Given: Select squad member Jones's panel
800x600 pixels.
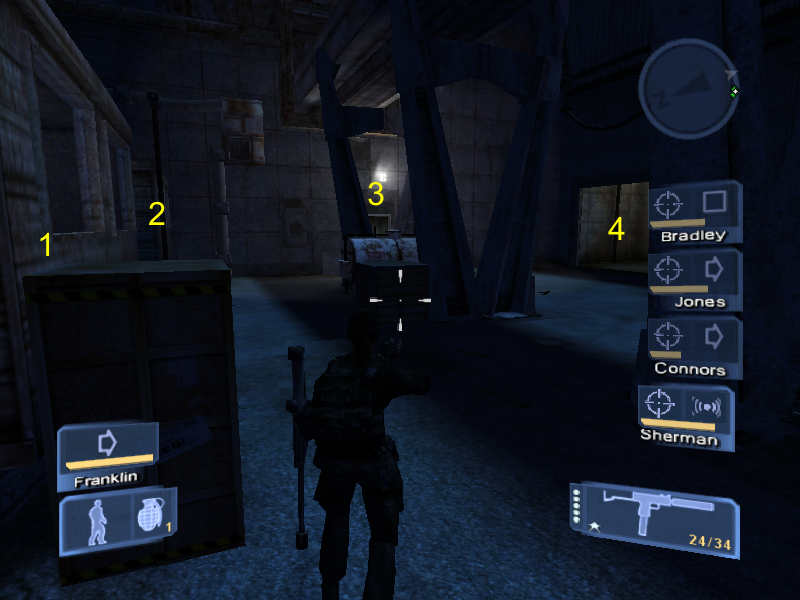Looking at the screenshot, I should 695,278.
